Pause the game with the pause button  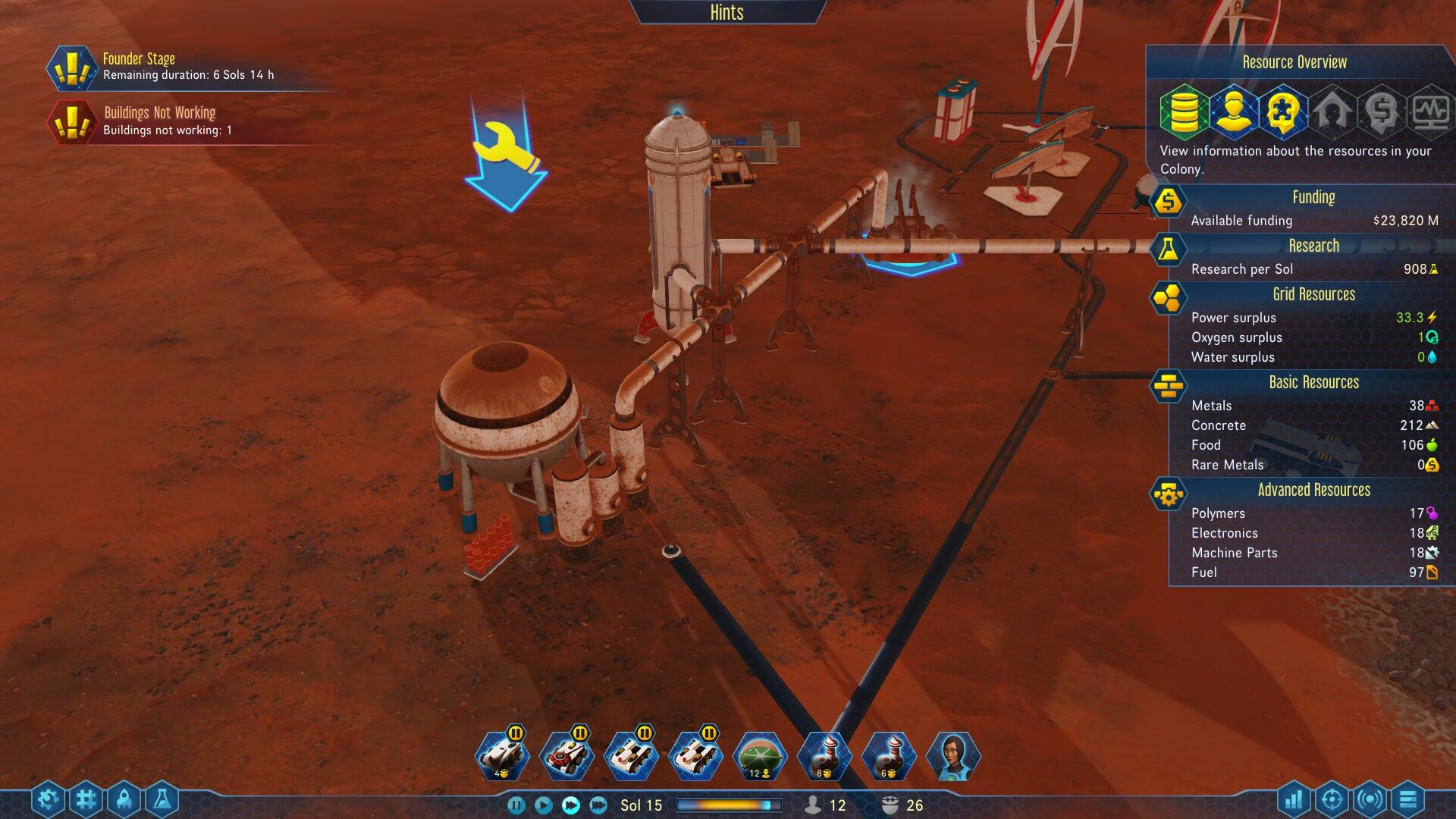(x=516, y=805)
